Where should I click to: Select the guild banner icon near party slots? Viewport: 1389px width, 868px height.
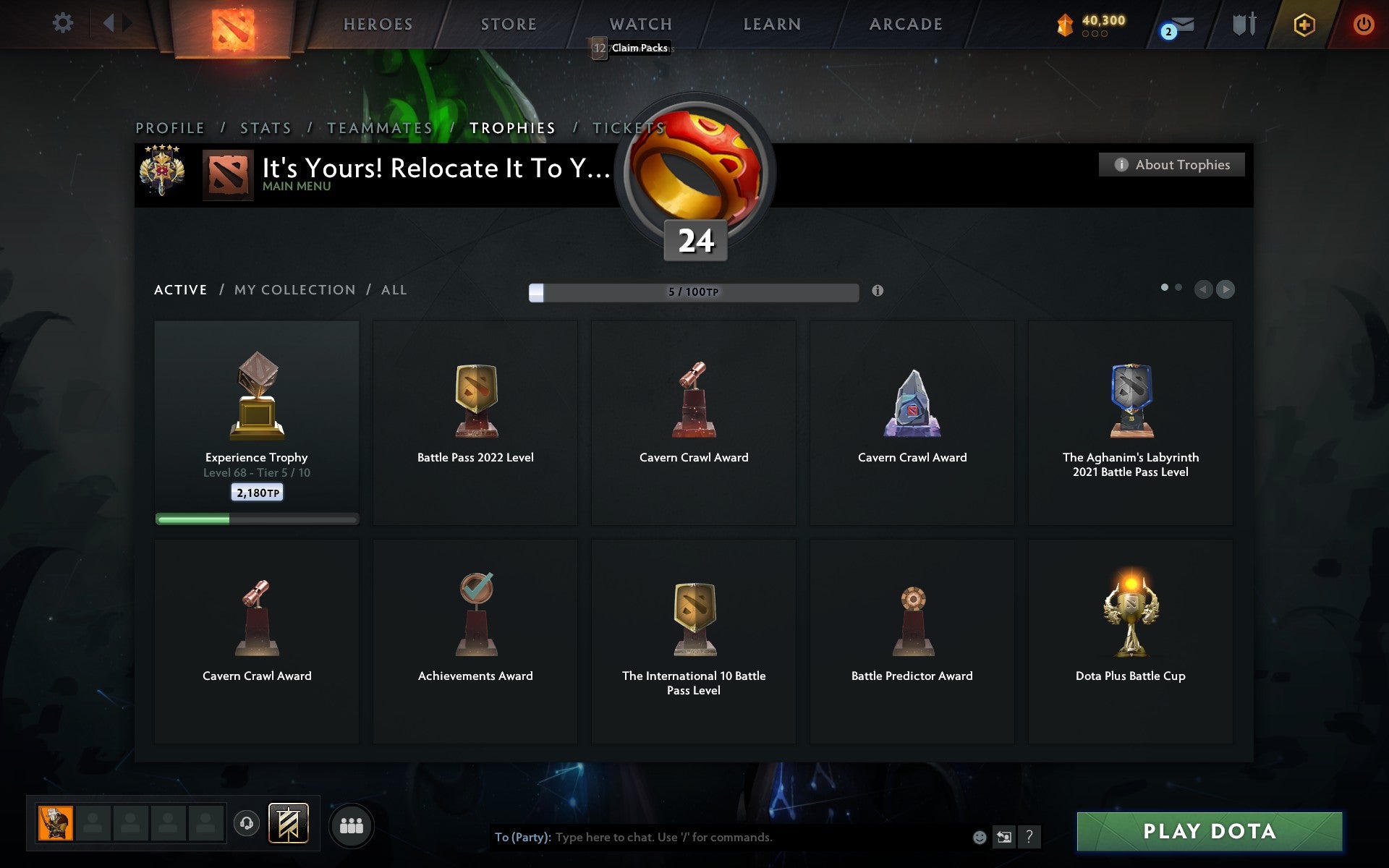287,824
